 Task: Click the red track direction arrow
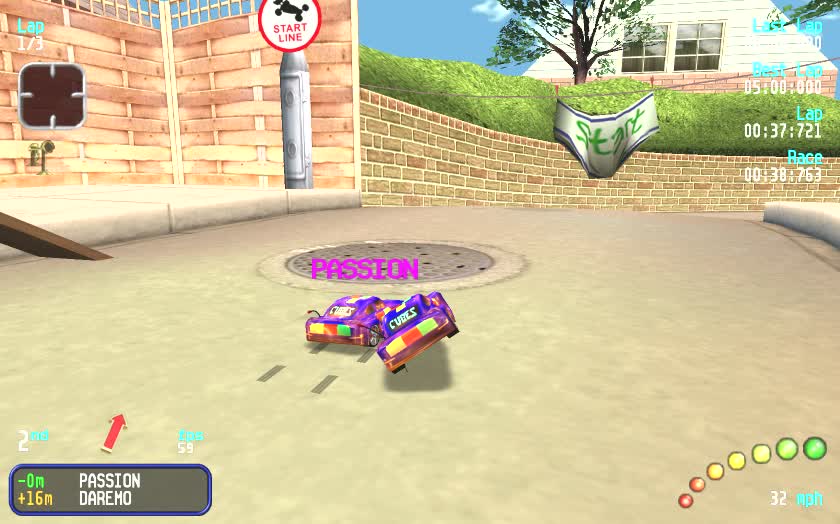tap(115, 432)
